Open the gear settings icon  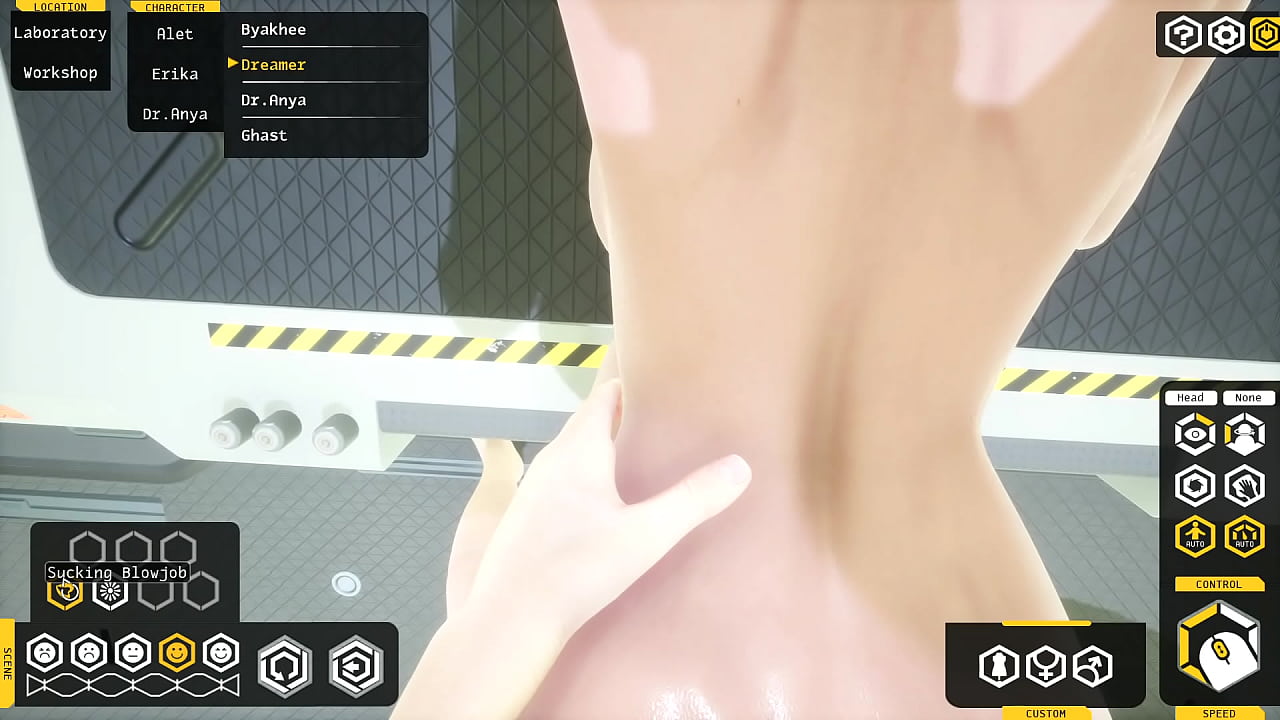tap(1225, 36)
